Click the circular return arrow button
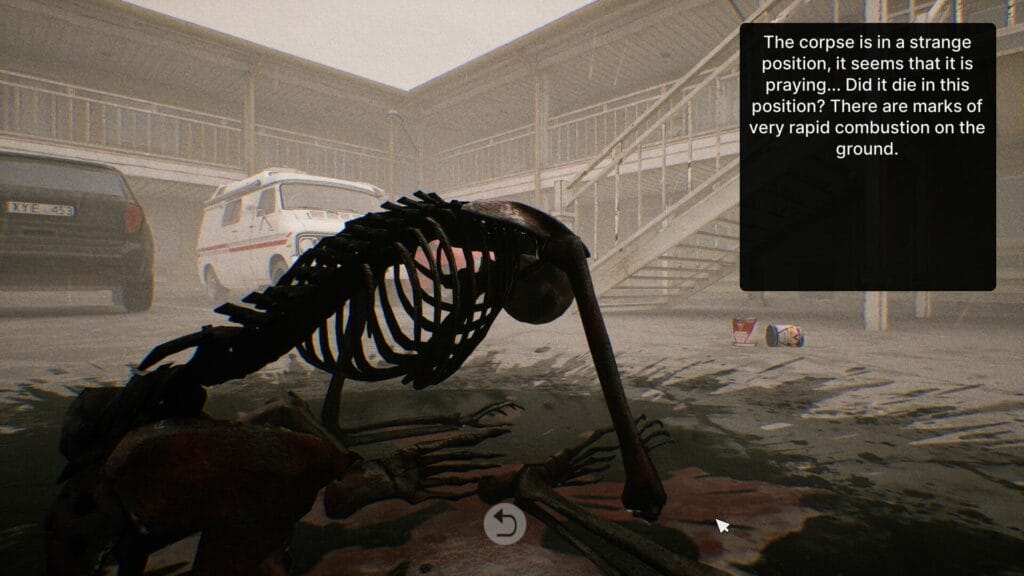This screenshot has width=1024, height=576. pyautogui.click(x=505, y=524)
